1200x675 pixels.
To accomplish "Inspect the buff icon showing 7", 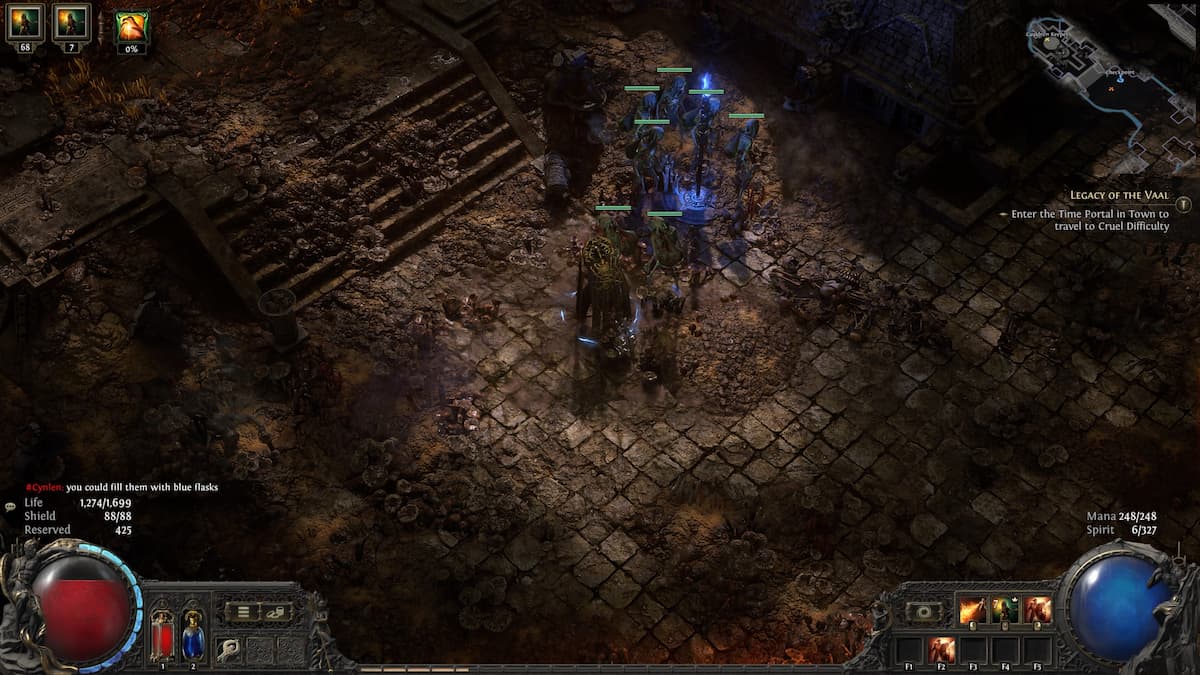I will [x=71, y=23].
